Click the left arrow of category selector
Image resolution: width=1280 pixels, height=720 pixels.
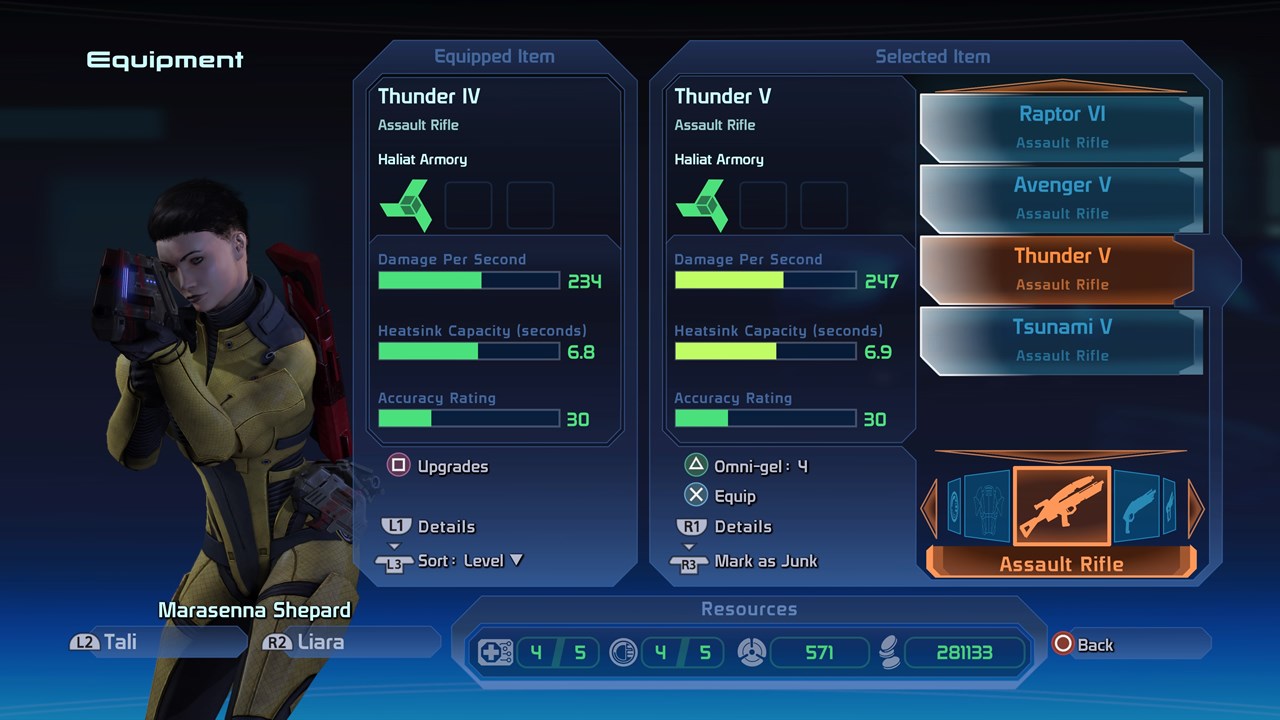click(929, 507)
